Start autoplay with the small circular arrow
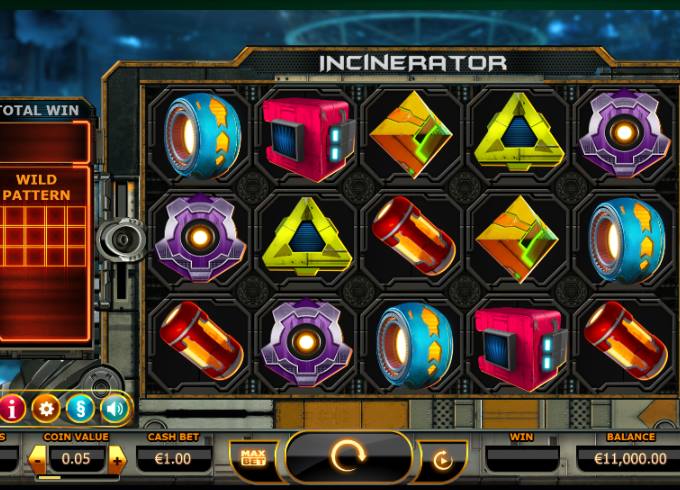680x490 pixels. tap(442, 459)
